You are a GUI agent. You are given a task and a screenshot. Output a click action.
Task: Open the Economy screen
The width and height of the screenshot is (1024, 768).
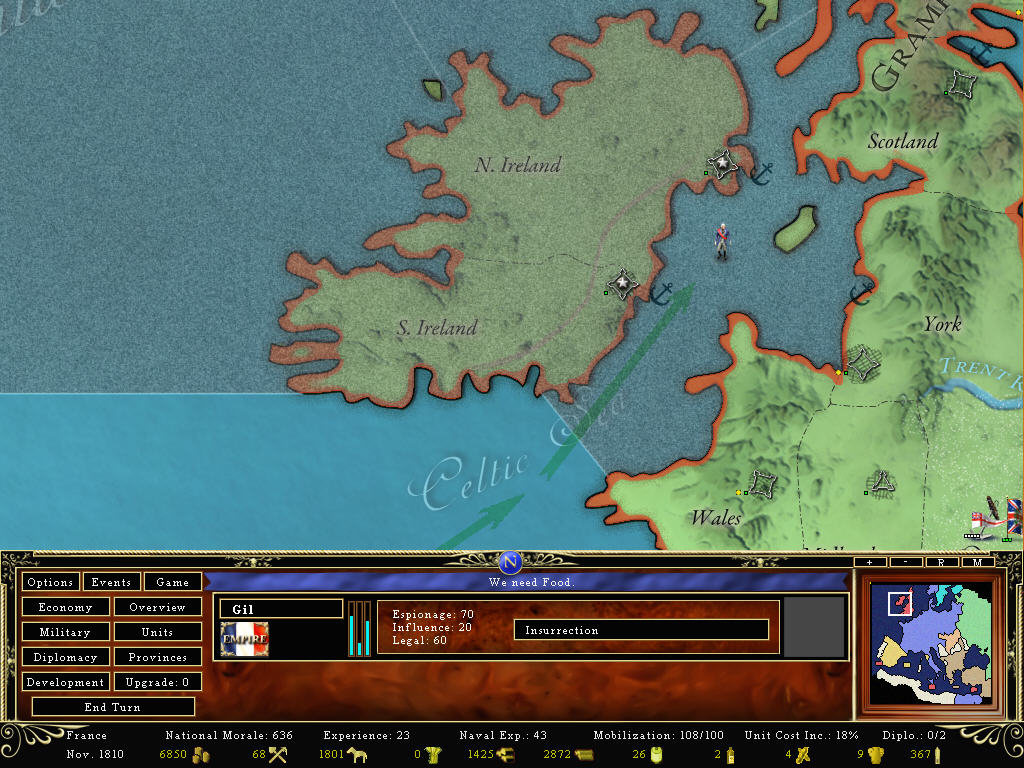tap(65, 607)
